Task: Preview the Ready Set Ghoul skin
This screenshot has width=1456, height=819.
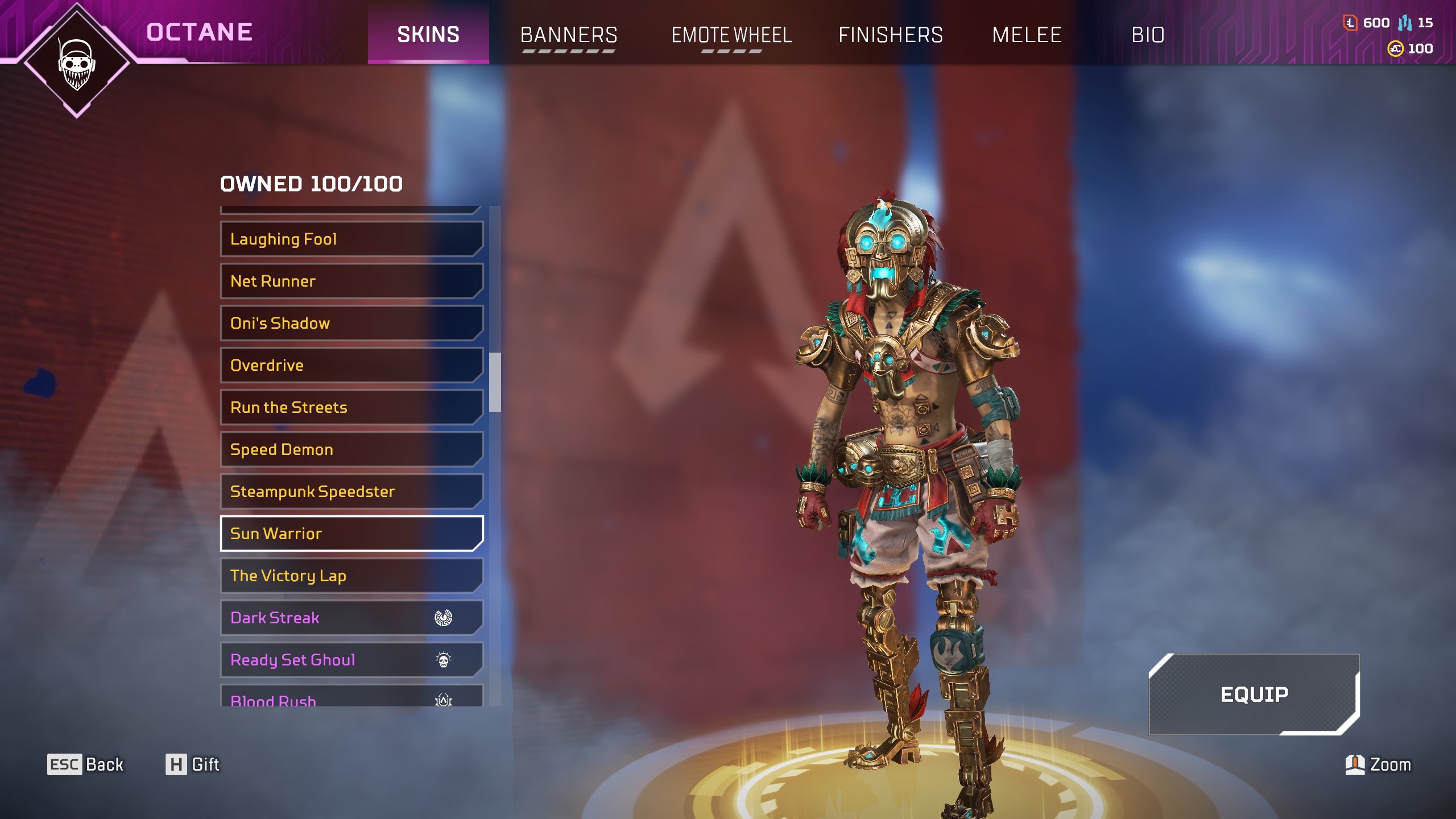Action: pyautogui.click(x=351, y=660)
